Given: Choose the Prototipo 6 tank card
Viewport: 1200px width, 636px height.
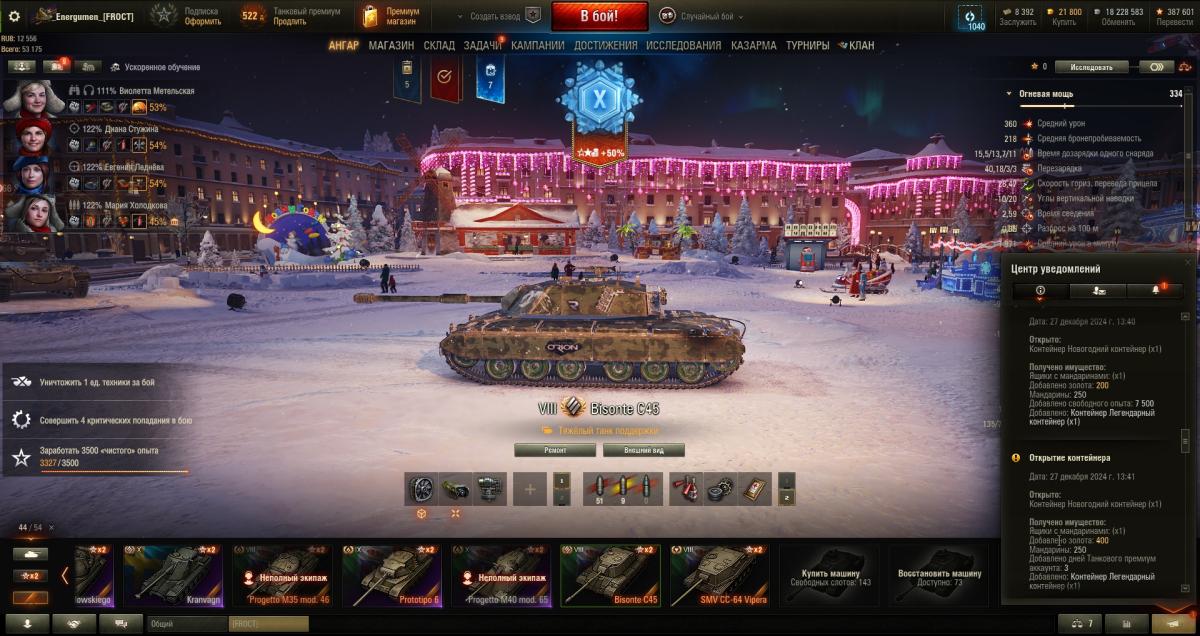Looking at the screenshot, I should [392, 575].
